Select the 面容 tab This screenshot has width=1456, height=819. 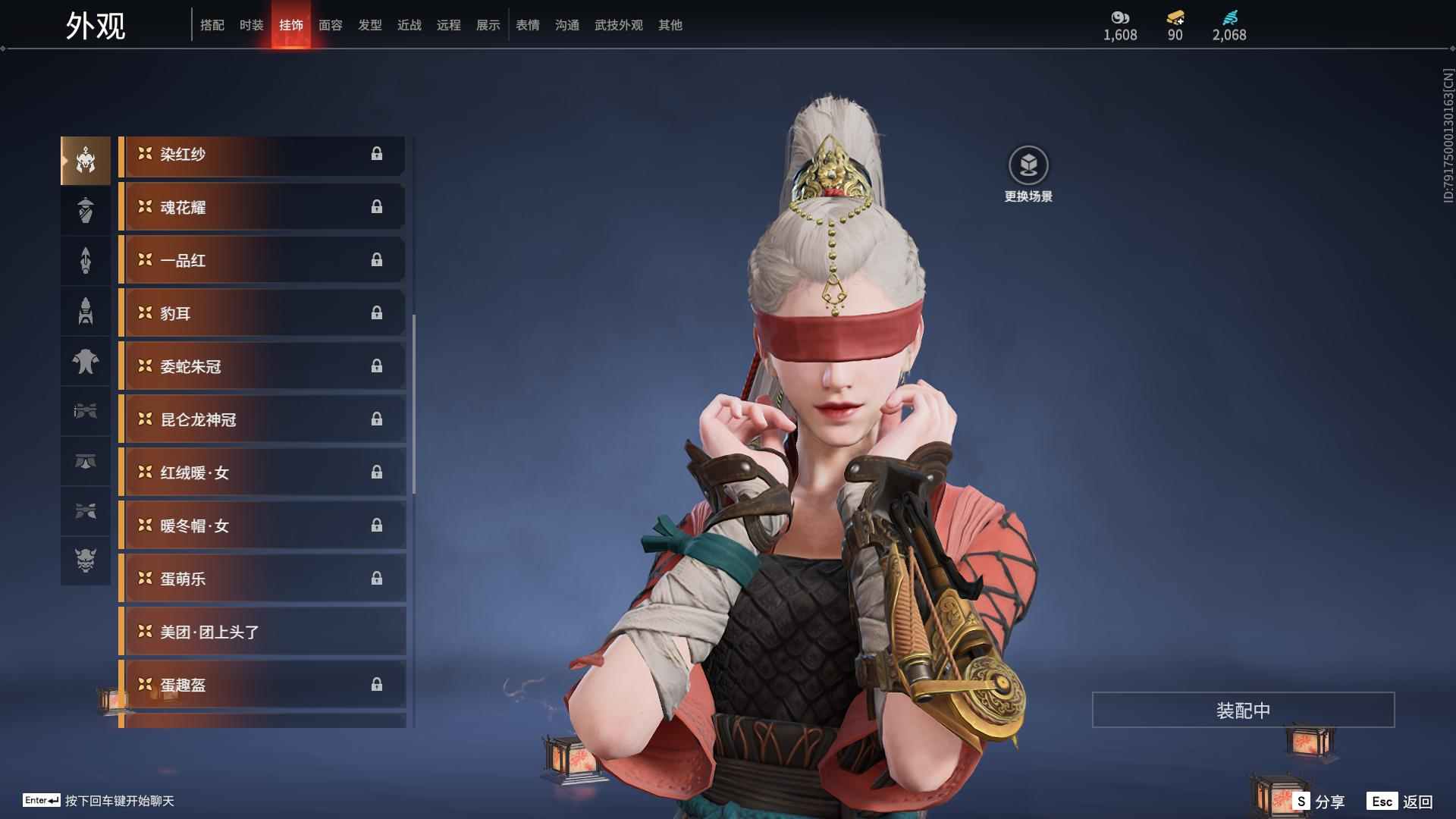(330, 25)
